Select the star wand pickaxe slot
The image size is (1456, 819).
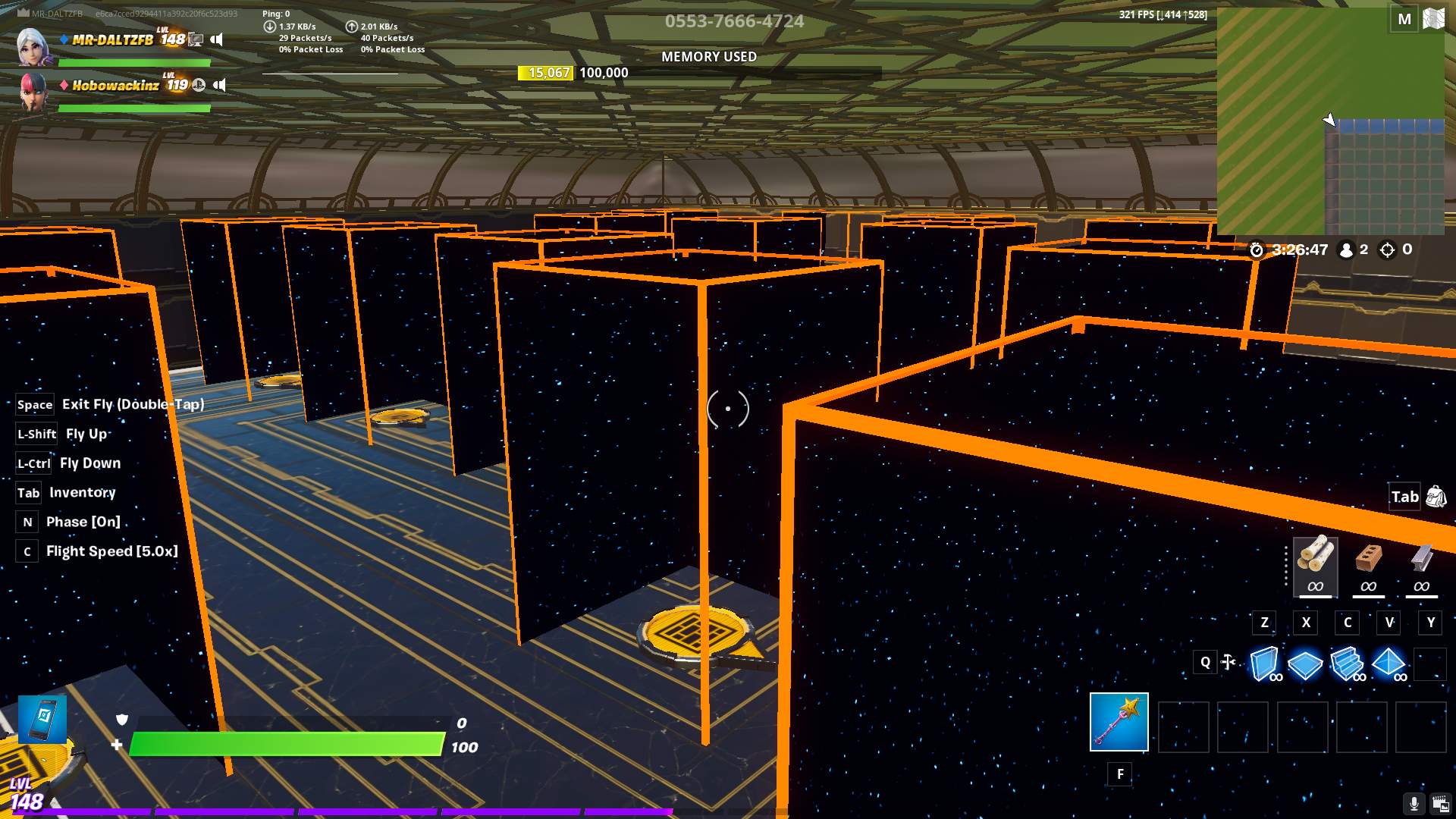coord(1119,721)
